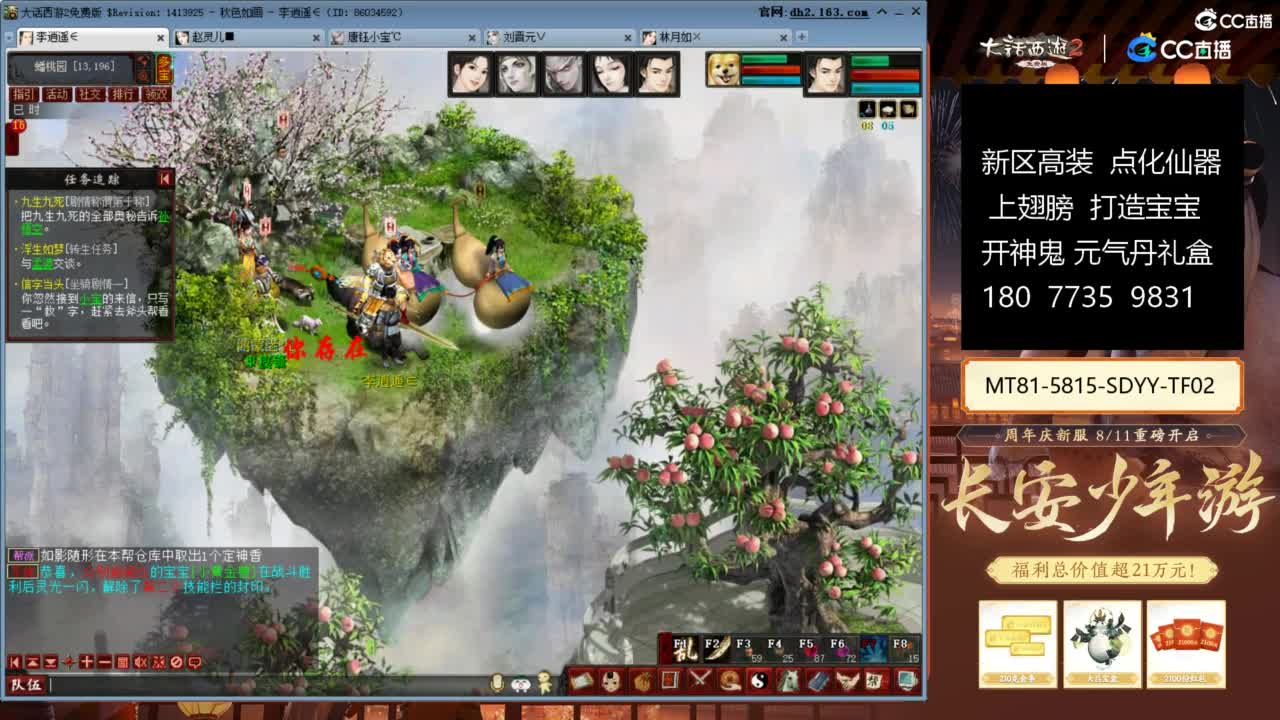This screenshot has width=1280, height=720.
Task: Collapse the 任务追踪 quest tracker panel
Action: pyautogui.click(x=165, y=179)
